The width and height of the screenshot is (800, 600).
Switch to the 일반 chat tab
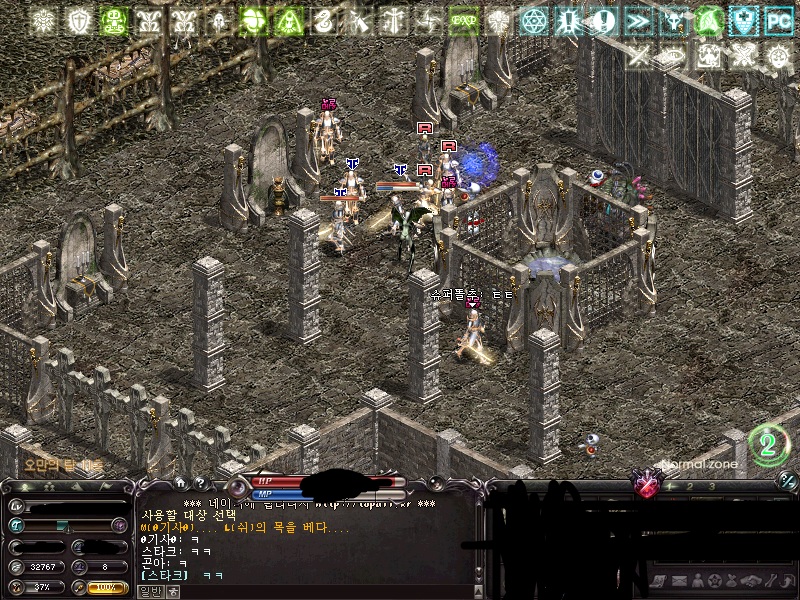click(x=149, y=591)
